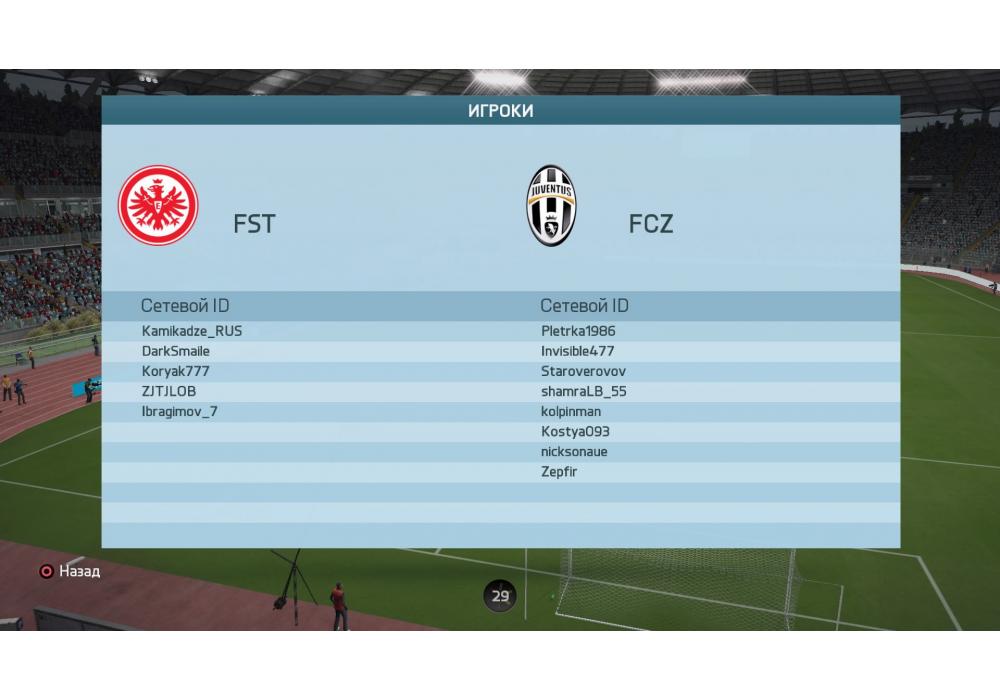Viewport: 1000px width, 700px height.
Task: Choose the DarkSmaile player row
Action: (x=176, y=351)
